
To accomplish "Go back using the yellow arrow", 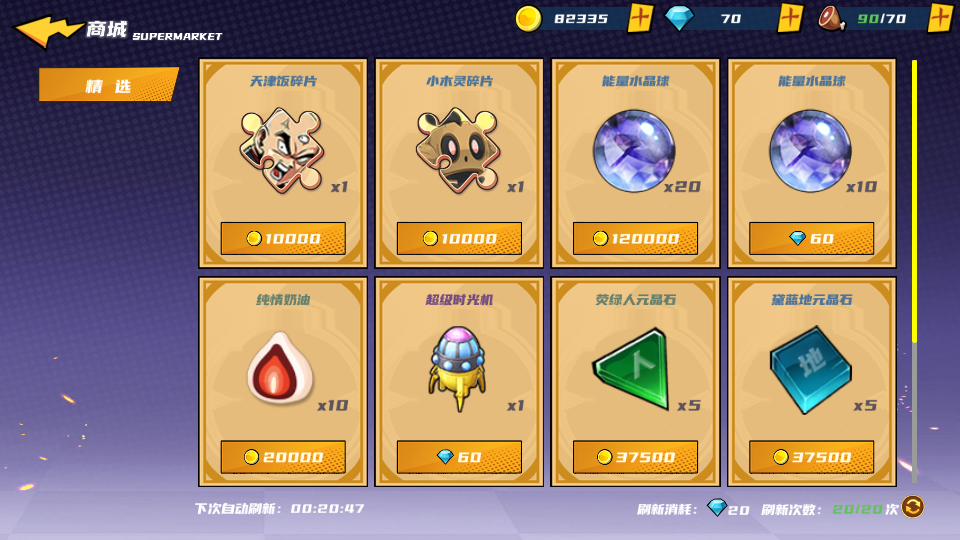I will pos(47,31).
